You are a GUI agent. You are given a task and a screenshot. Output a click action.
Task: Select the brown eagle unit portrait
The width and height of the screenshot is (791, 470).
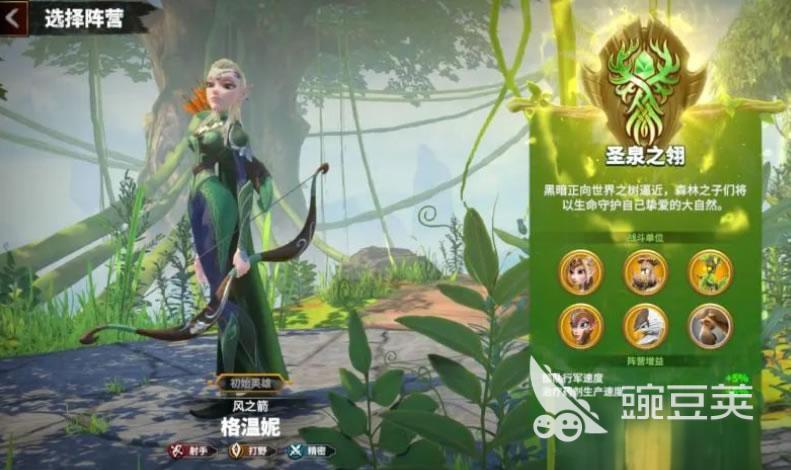pos(710,325)
